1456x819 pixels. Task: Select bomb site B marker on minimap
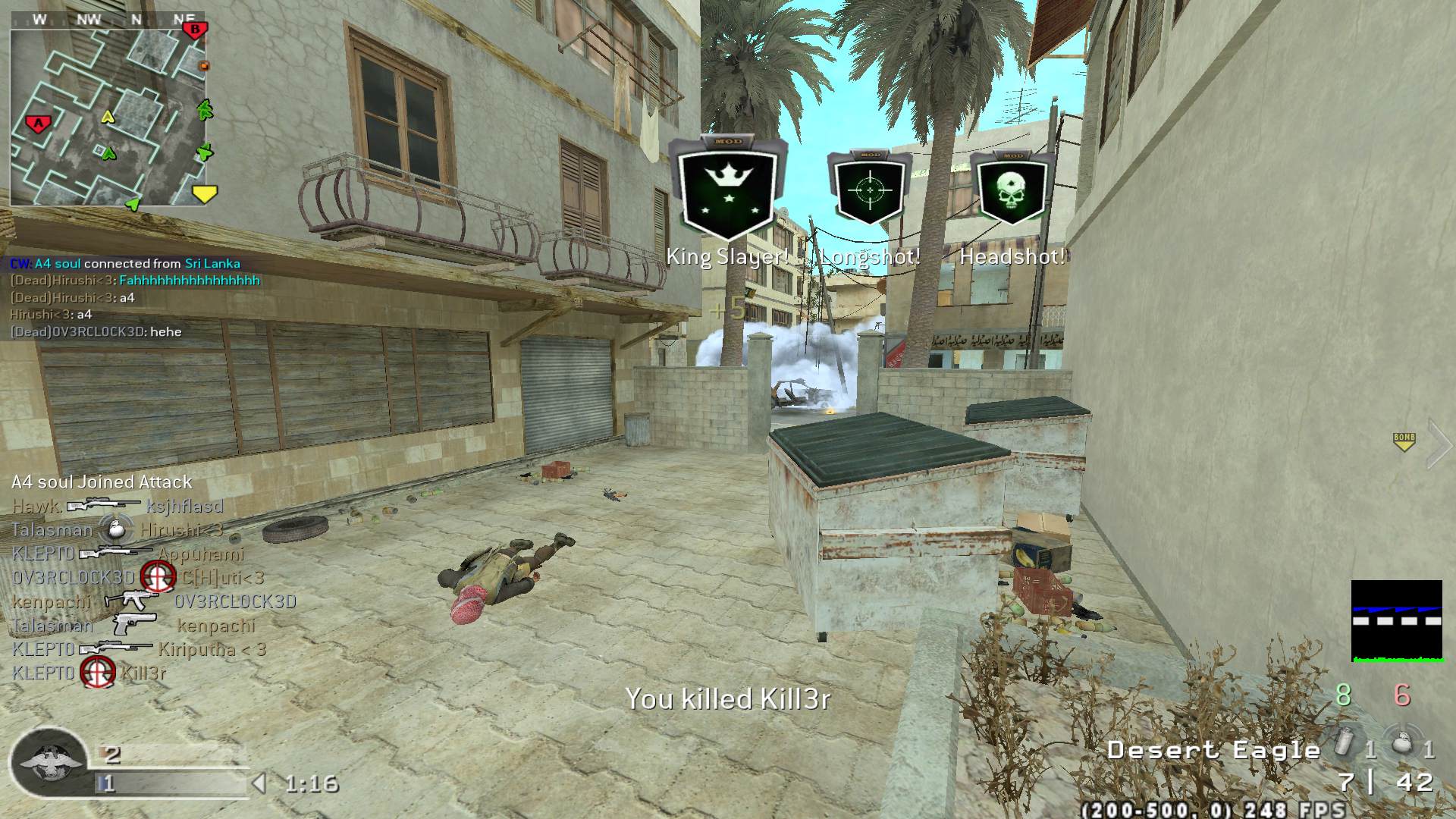point(196,30)
